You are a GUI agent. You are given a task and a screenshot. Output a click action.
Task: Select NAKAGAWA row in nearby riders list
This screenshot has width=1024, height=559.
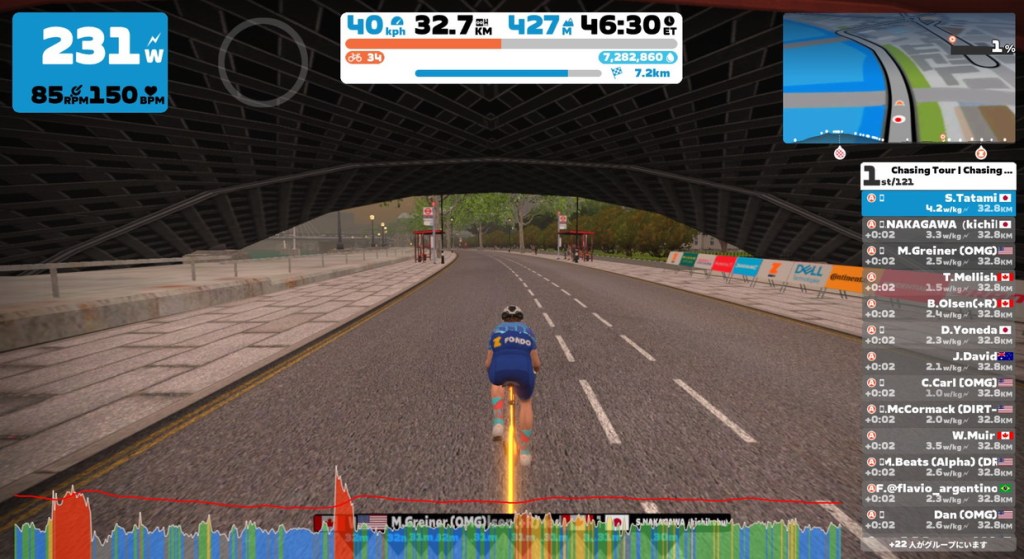coord(938,229)
